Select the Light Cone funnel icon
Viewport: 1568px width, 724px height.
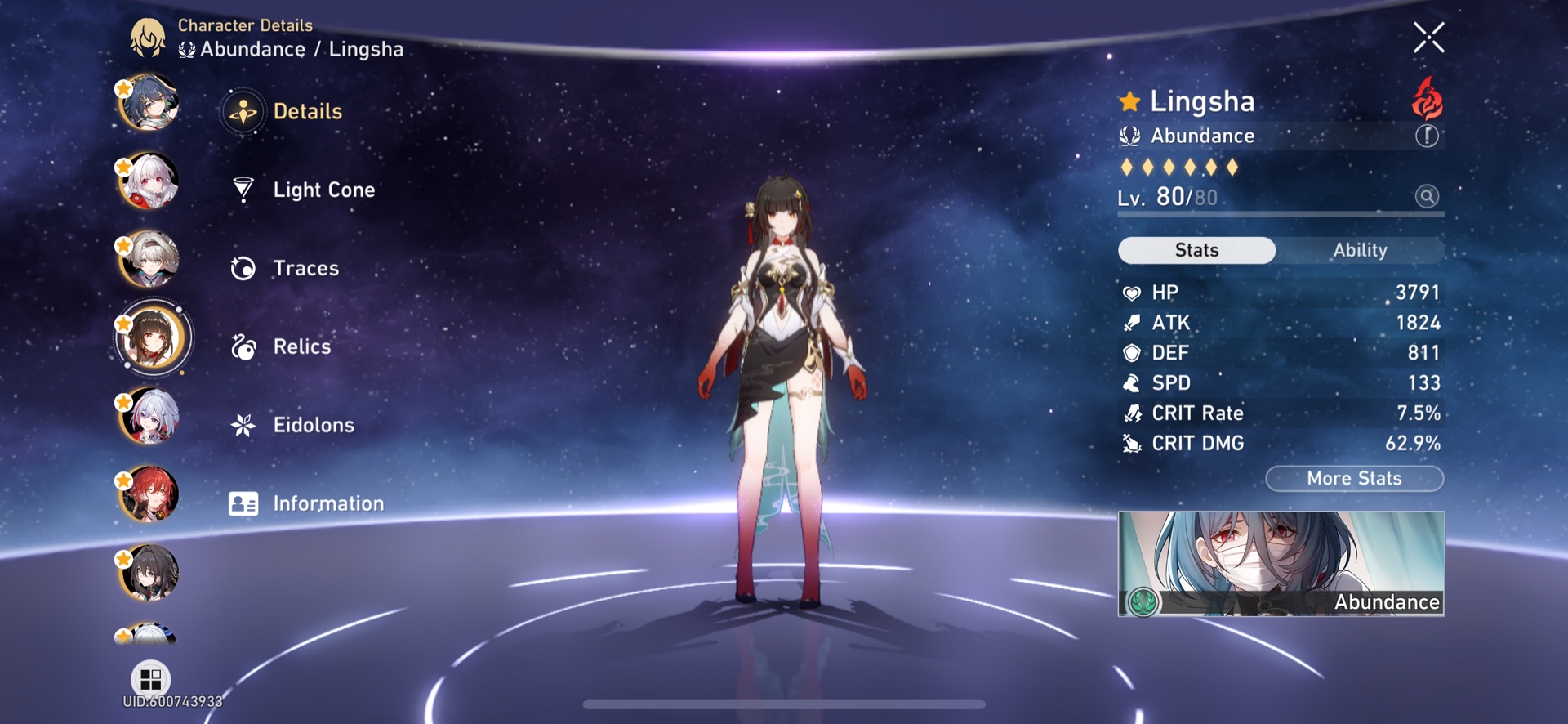tap(241, 189)
